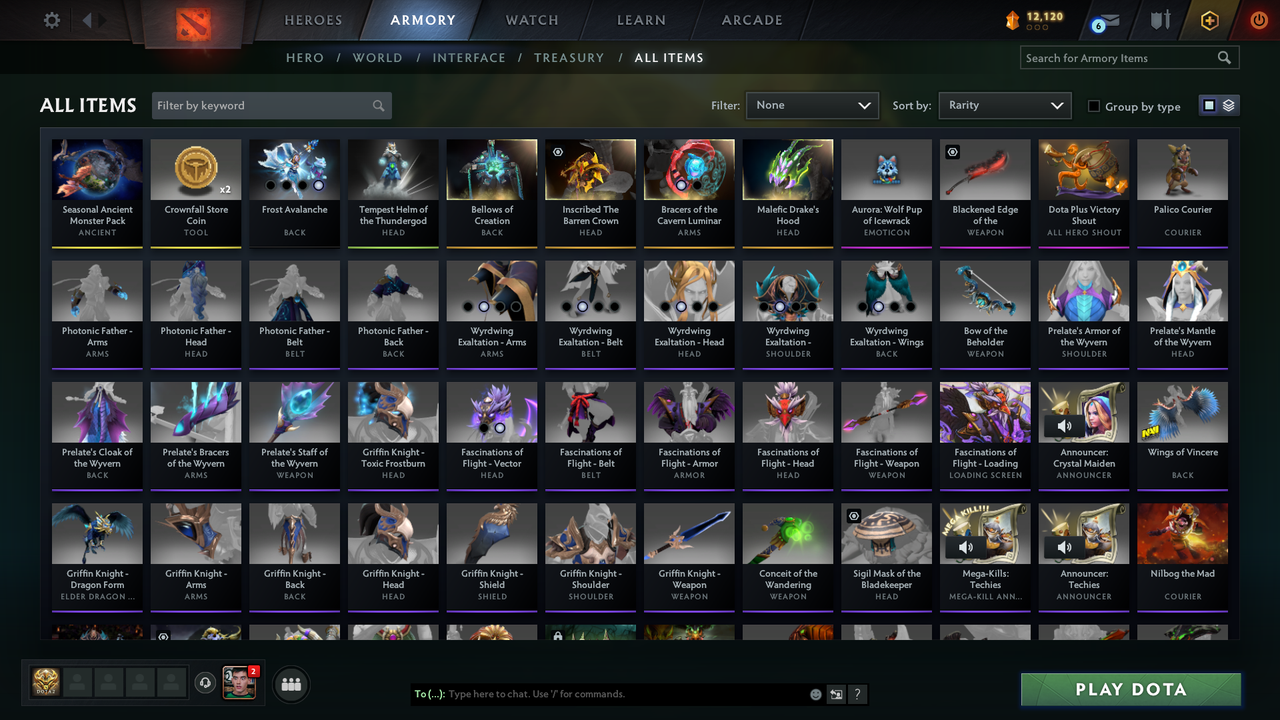
Task: Open the Dota Plus hexagon icon
Action: 1208,19
